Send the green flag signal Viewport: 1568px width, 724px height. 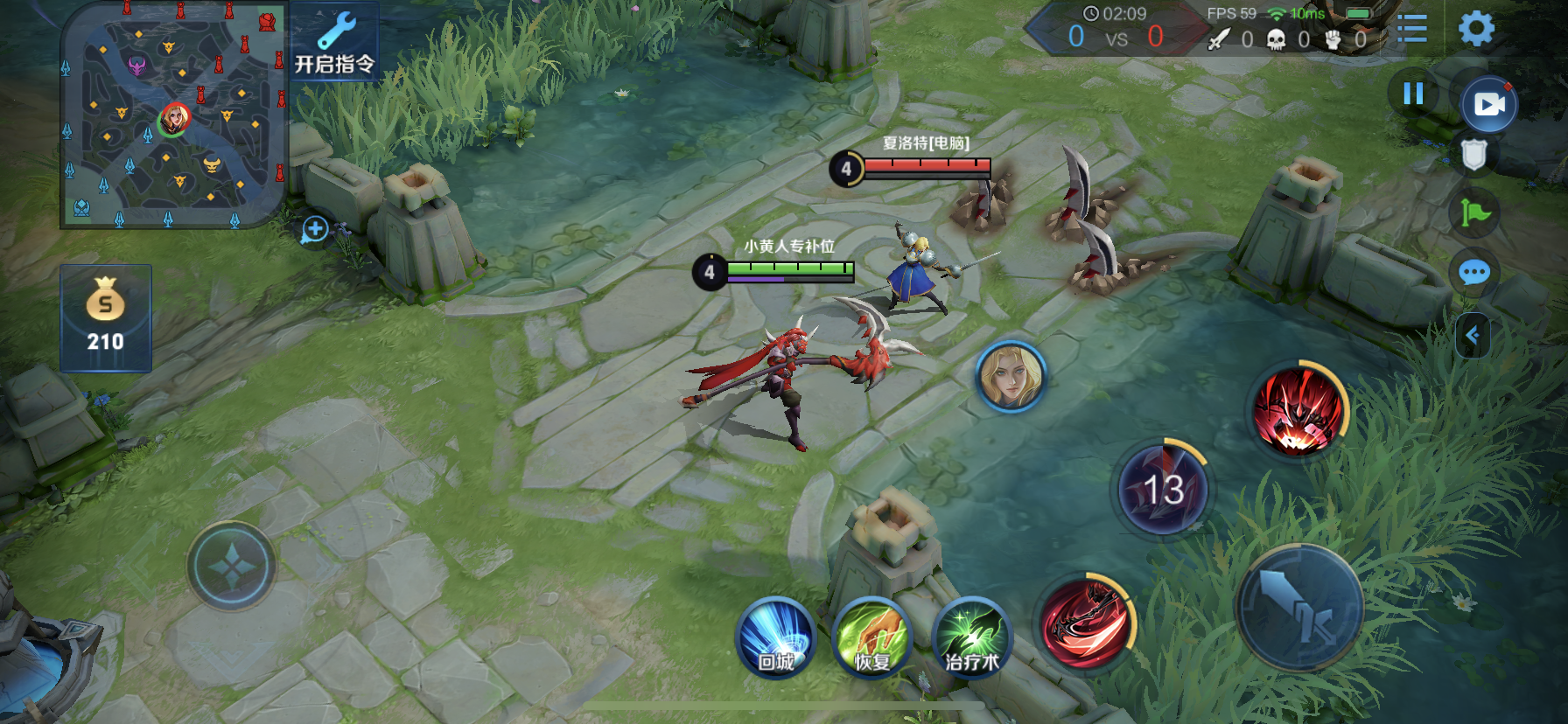(x=1474, y=212)
